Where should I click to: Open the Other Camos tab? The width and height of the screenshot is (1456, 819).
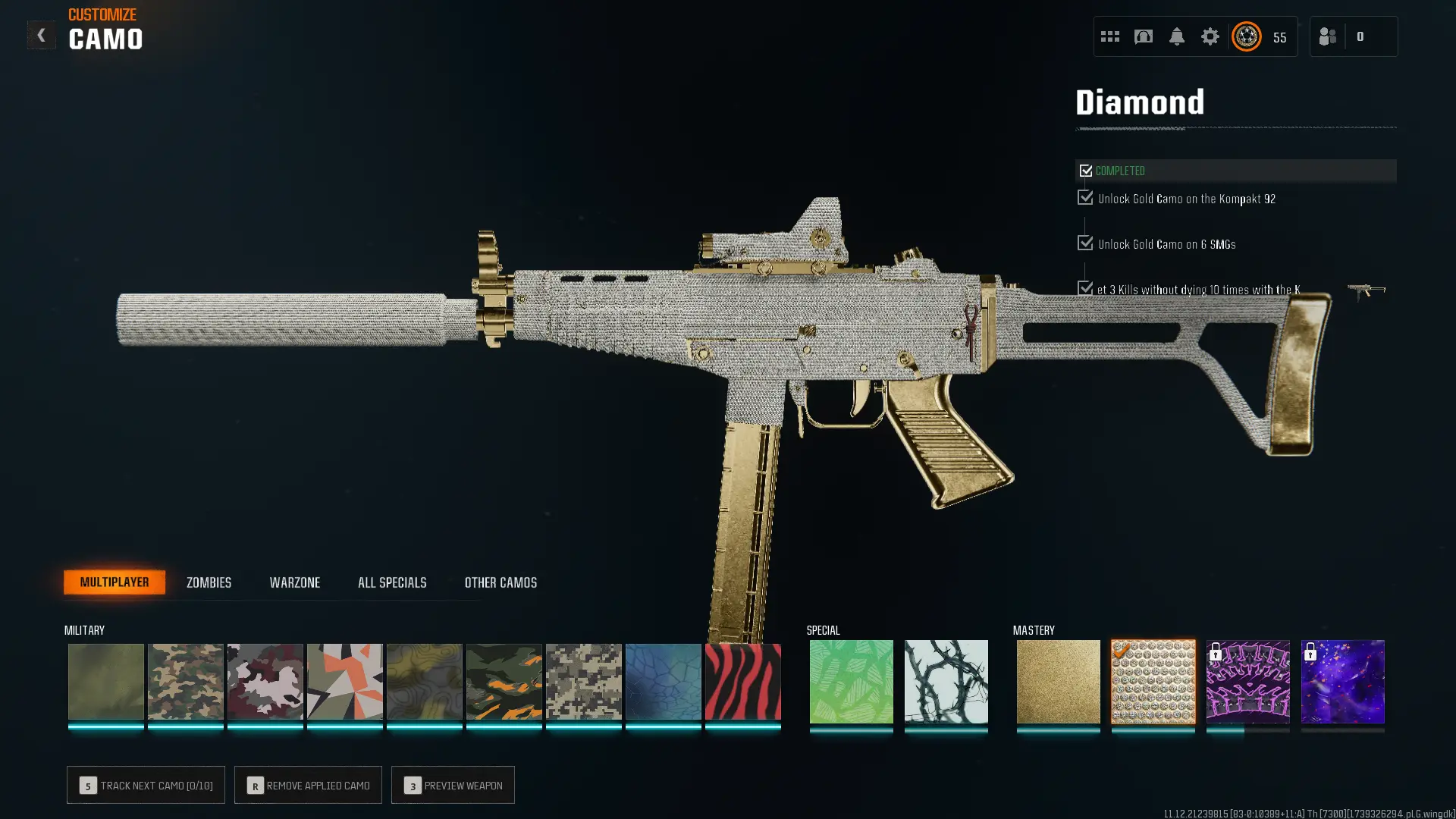click(500, 582)
